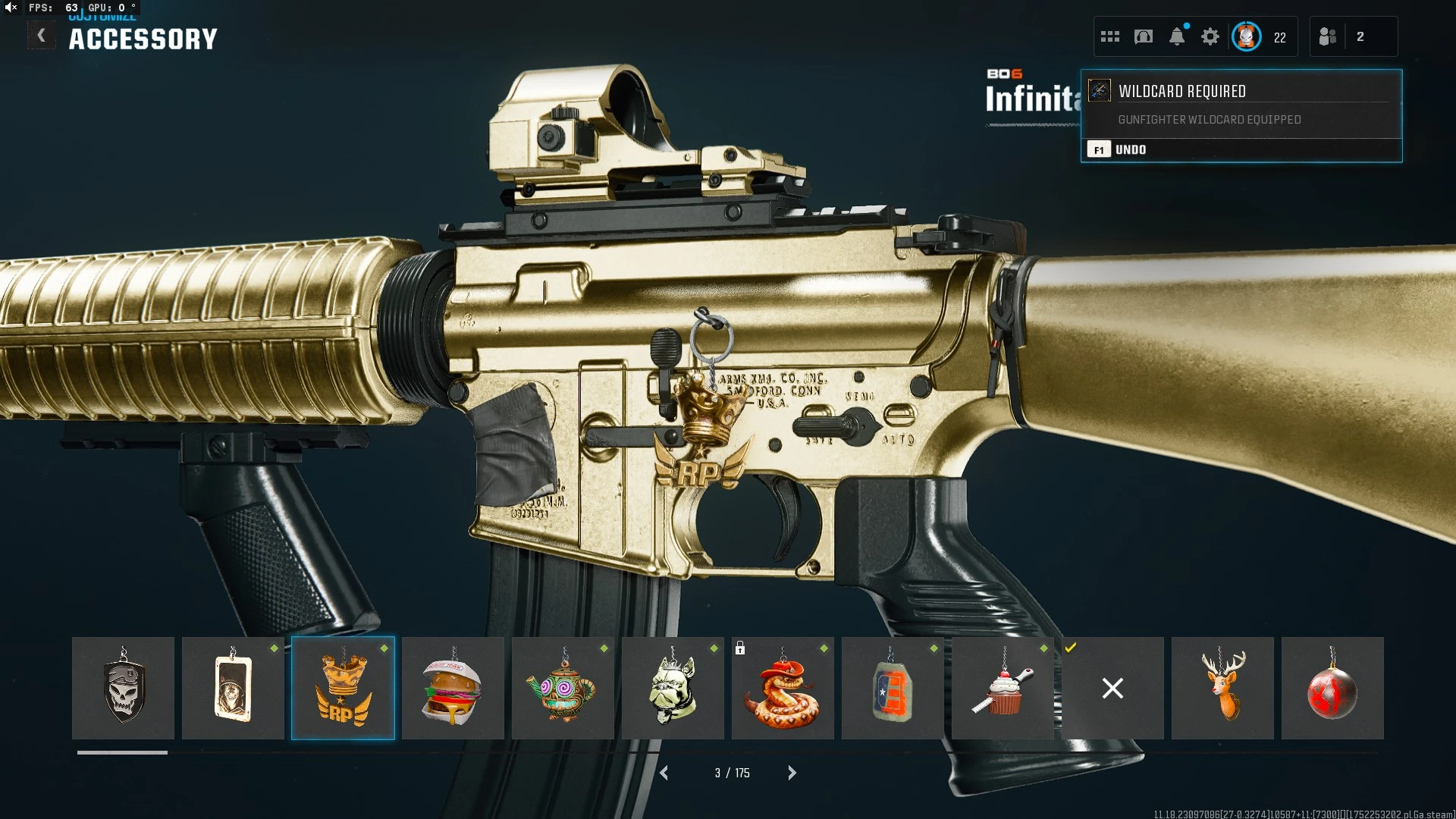Select the cupcake with knife charm
Viewport: 1456px width, 819px height.
coord(1003,688)
